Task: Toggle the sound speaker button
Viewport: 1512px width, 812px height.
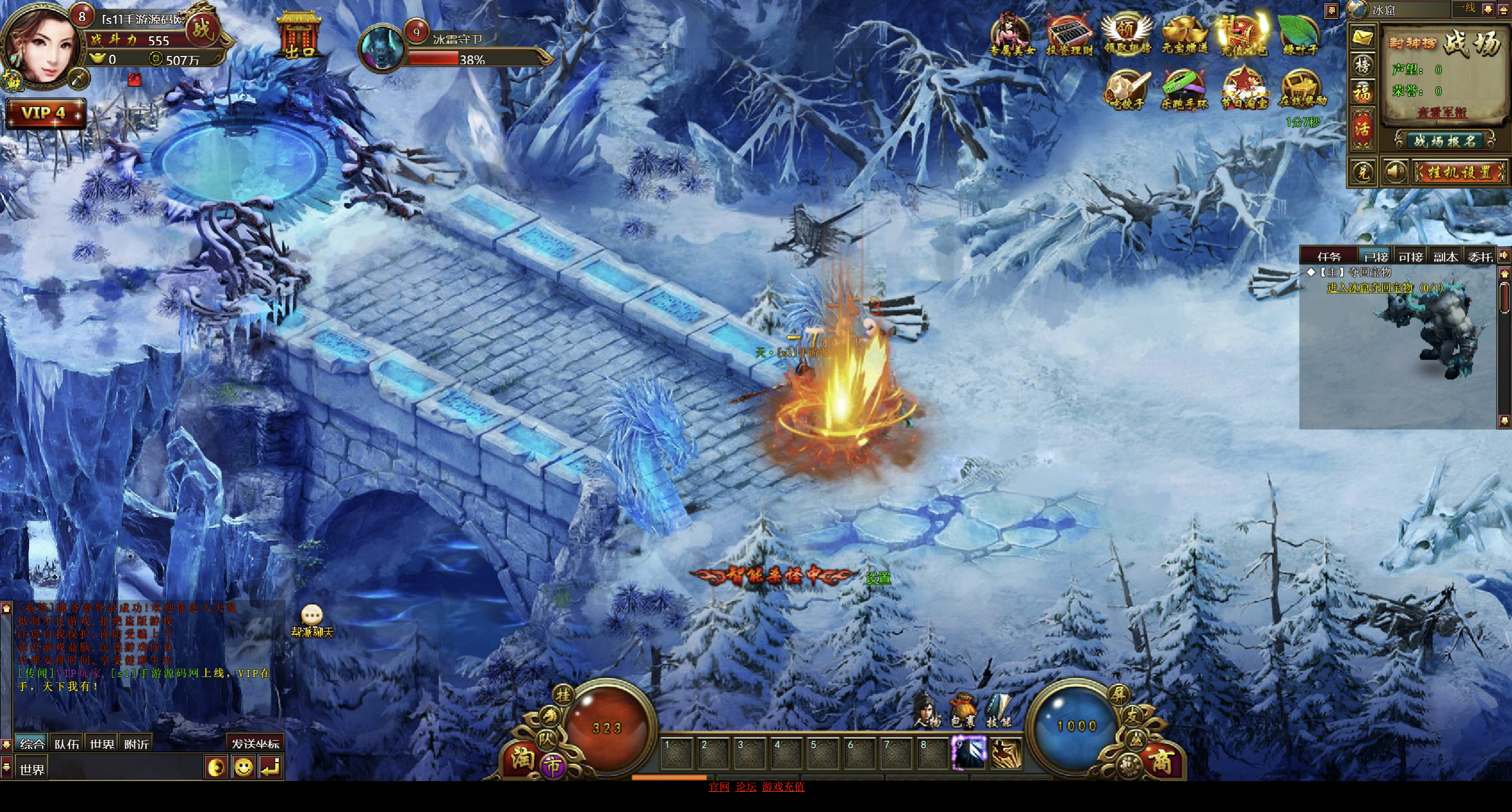Action: (x=1394, y=173)
